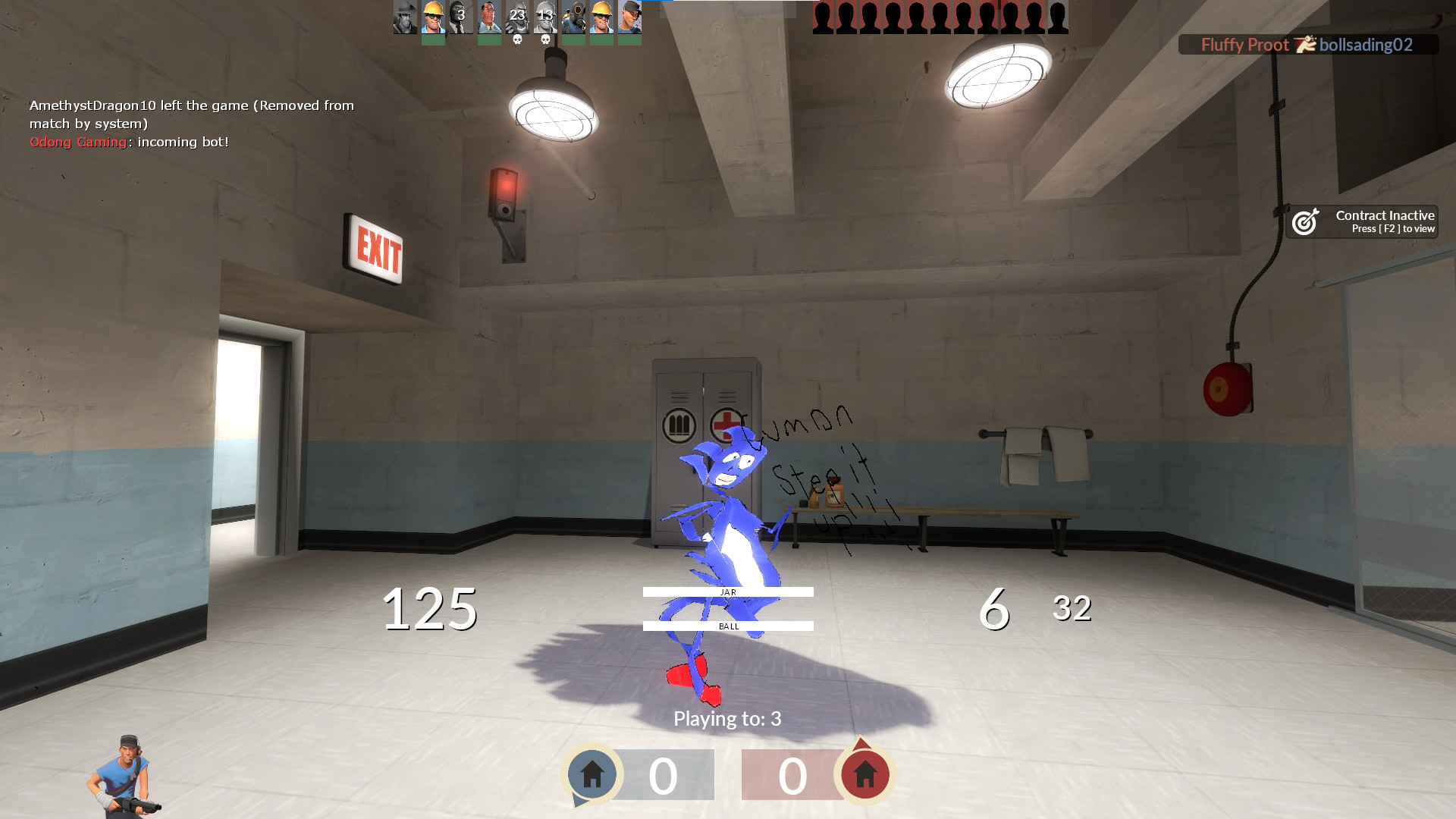Open the BLU team home scoreboard icon
Image resolution: width=1456 pixels, height=819 pixels.
pyautogui.click(x=592, y=774)
